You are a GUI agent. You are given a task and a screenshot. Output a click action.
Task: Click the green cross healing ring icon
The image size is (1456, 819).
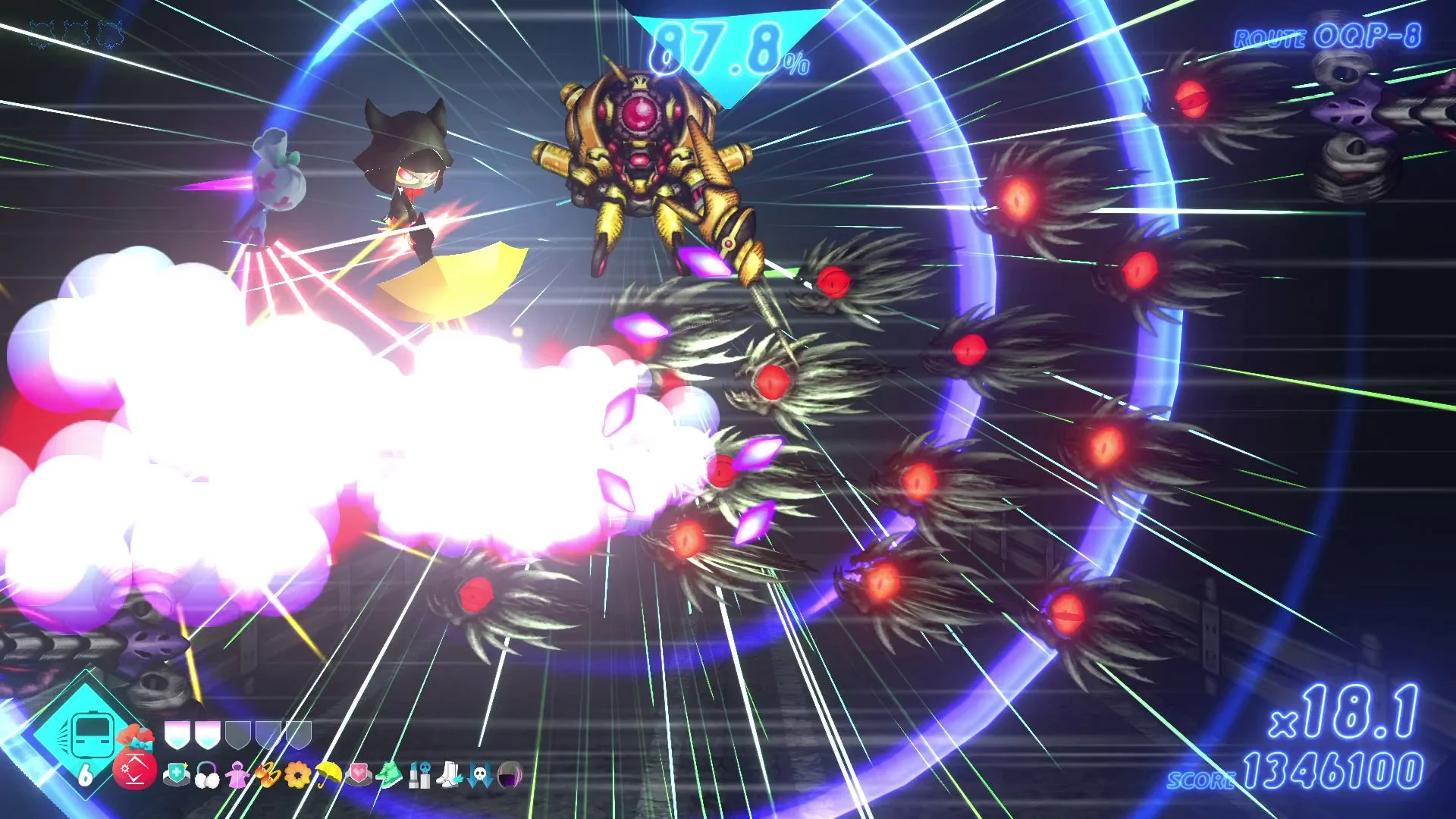pyautogui.click(x=177, y=773)
